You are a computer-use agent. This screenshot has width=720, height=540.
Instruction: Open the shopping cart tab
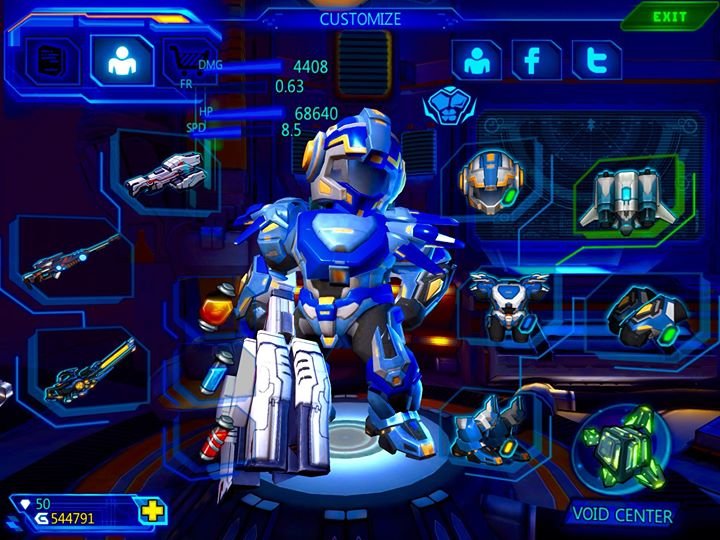click(x=181, y=58)
